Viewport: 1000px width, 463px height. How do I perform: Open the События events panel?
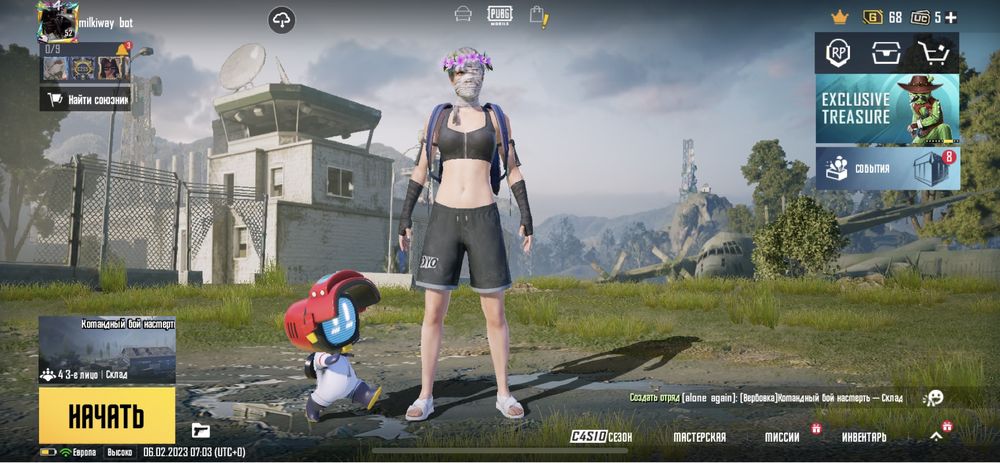(887, 168)
